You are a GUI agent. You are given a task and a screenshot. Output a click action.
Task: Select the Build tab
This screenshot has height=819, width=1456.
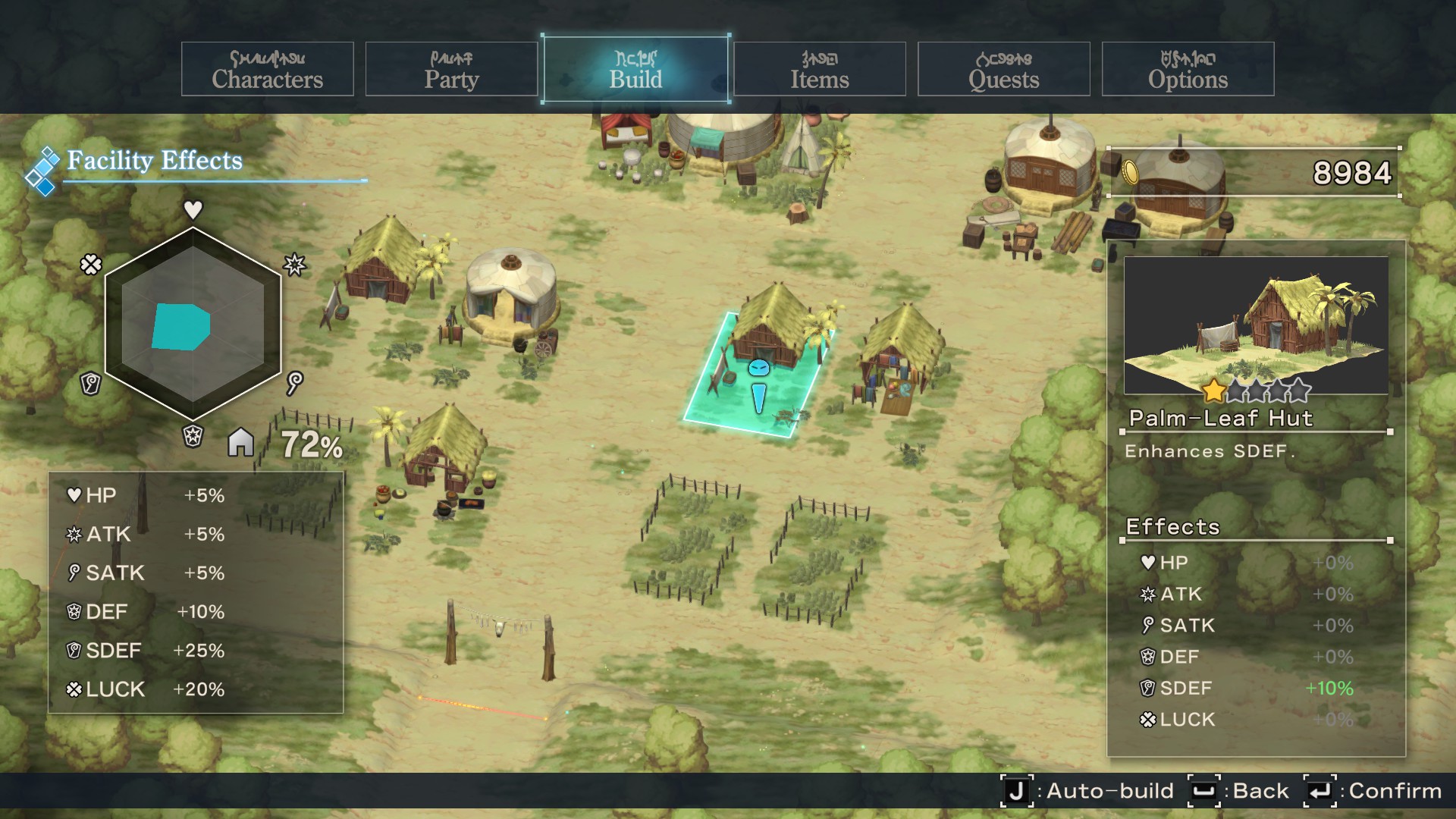click(635, 70)
